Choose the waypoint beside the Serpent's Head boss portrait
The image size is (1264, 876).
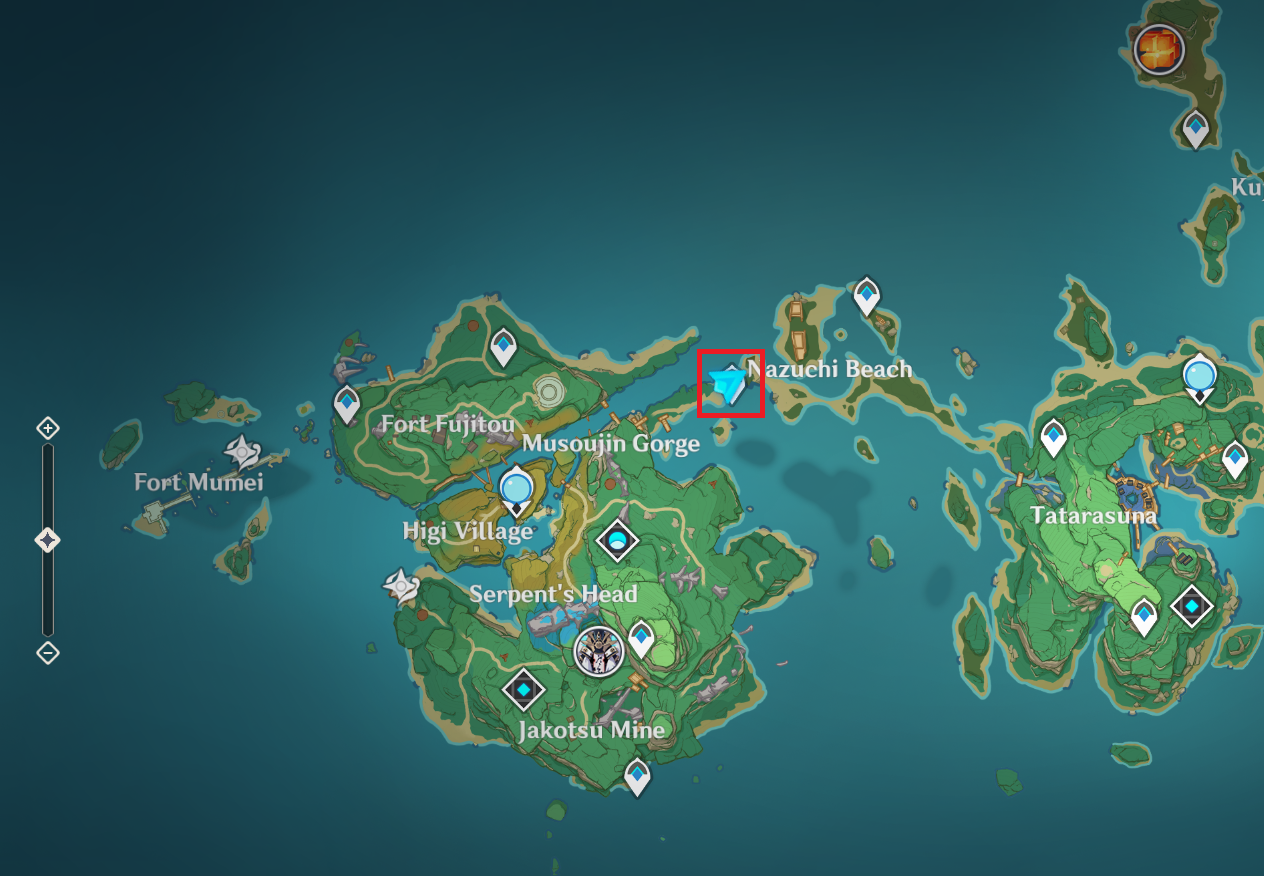(x=640, y=638)
